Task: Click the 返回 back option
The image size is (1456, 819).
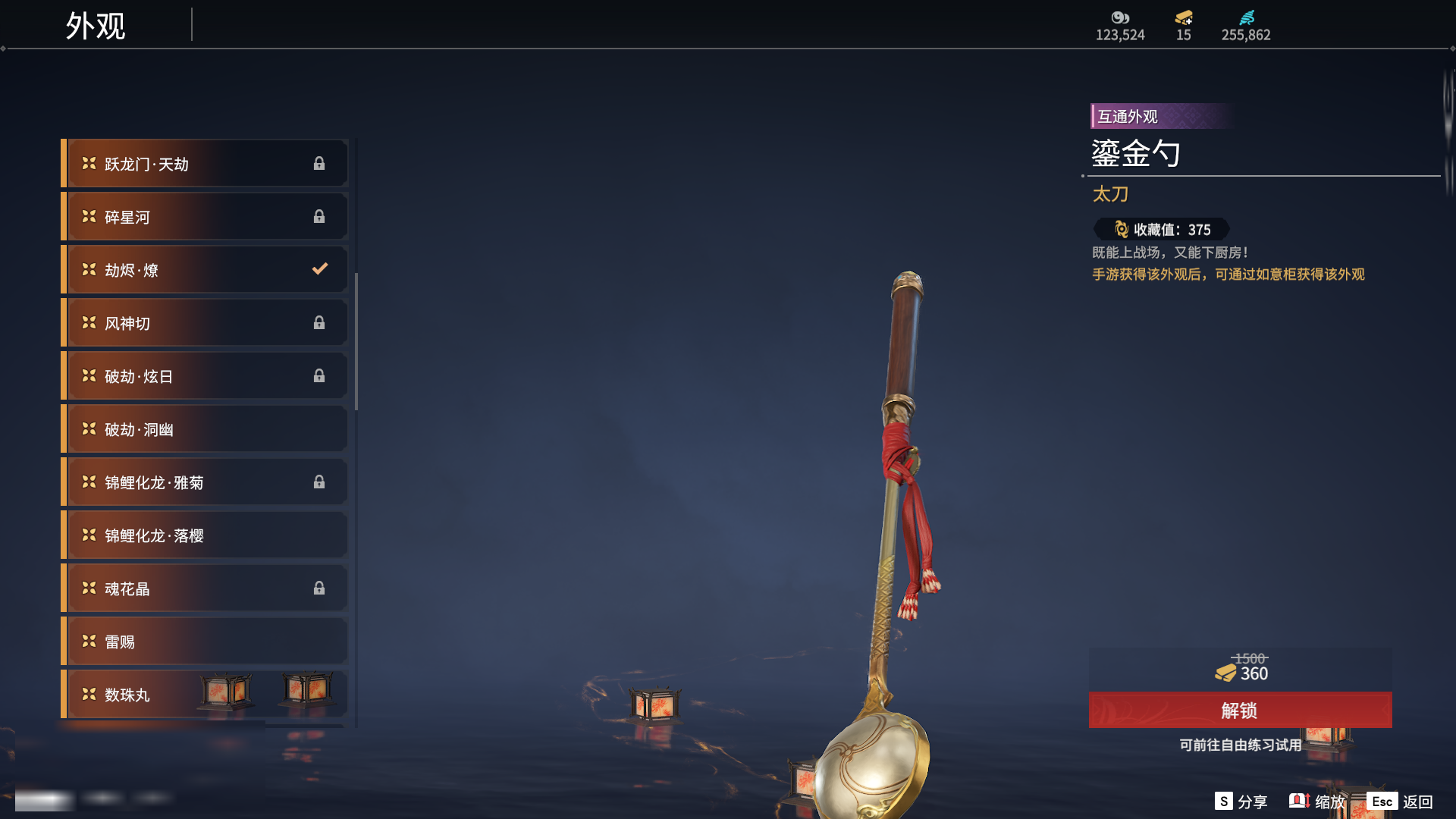Action: [1400, 802]
